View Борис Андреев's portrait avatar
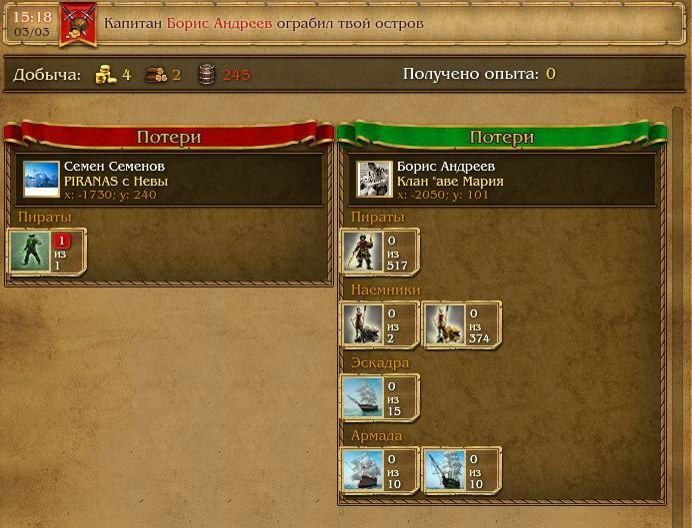This screenshot has height=528, width=692. (375, 180)
